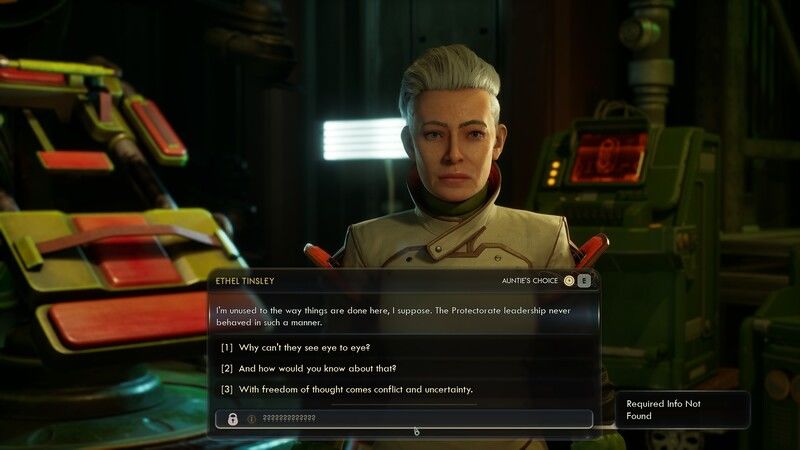The width and height of the screenshot is (800, 450).
Task: Select "And how would you know about that?"
Action: coord(309,368)
